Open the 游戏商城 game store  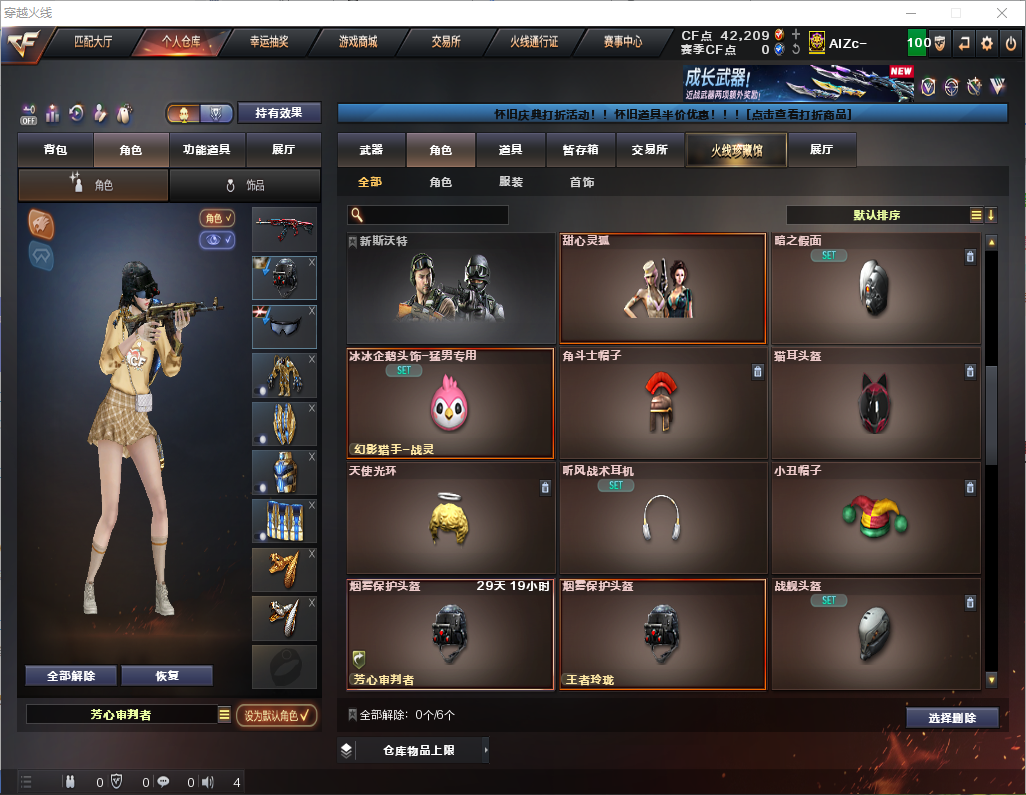[357, 42]
